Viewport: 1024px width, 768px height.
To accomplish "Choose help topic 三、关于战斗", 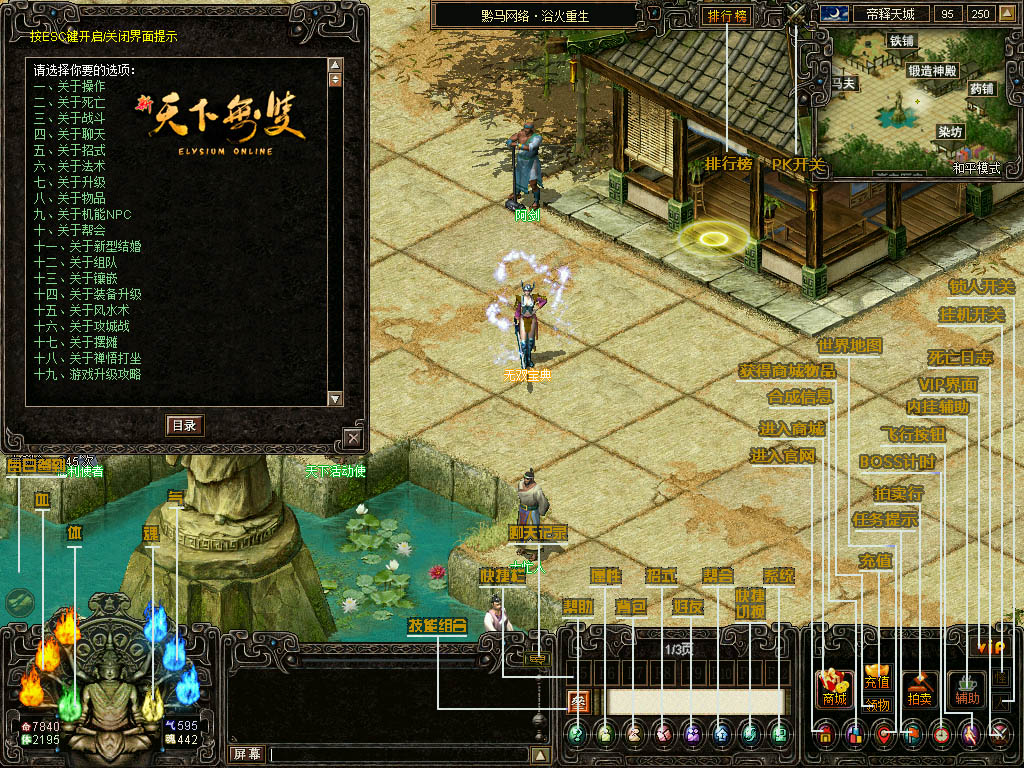I will click(69, 118).
